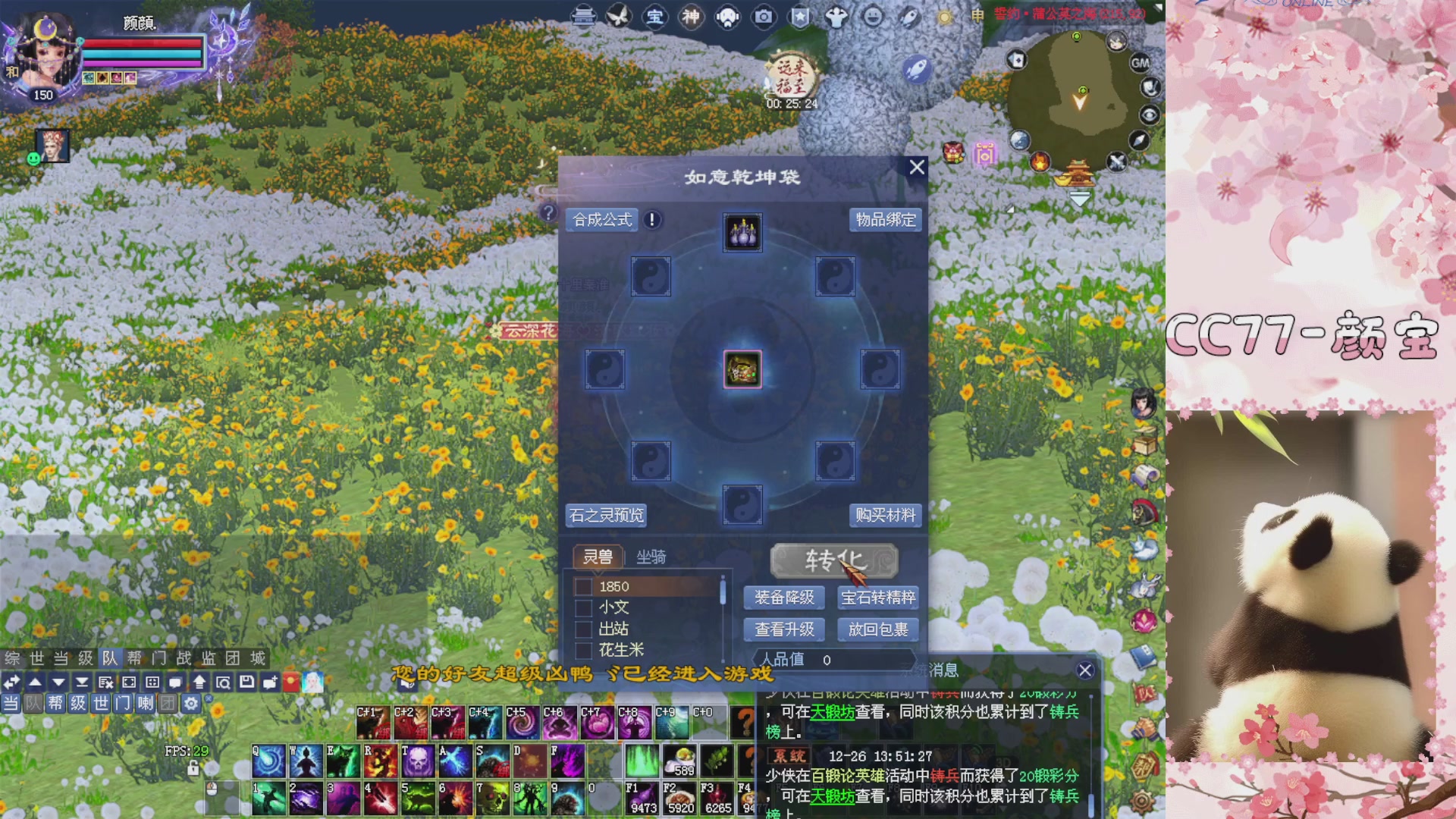This screenshot has width=1456, height=819.
Task: Click the exclamation mark beside 合成公式
Action: tap(650, 221)
